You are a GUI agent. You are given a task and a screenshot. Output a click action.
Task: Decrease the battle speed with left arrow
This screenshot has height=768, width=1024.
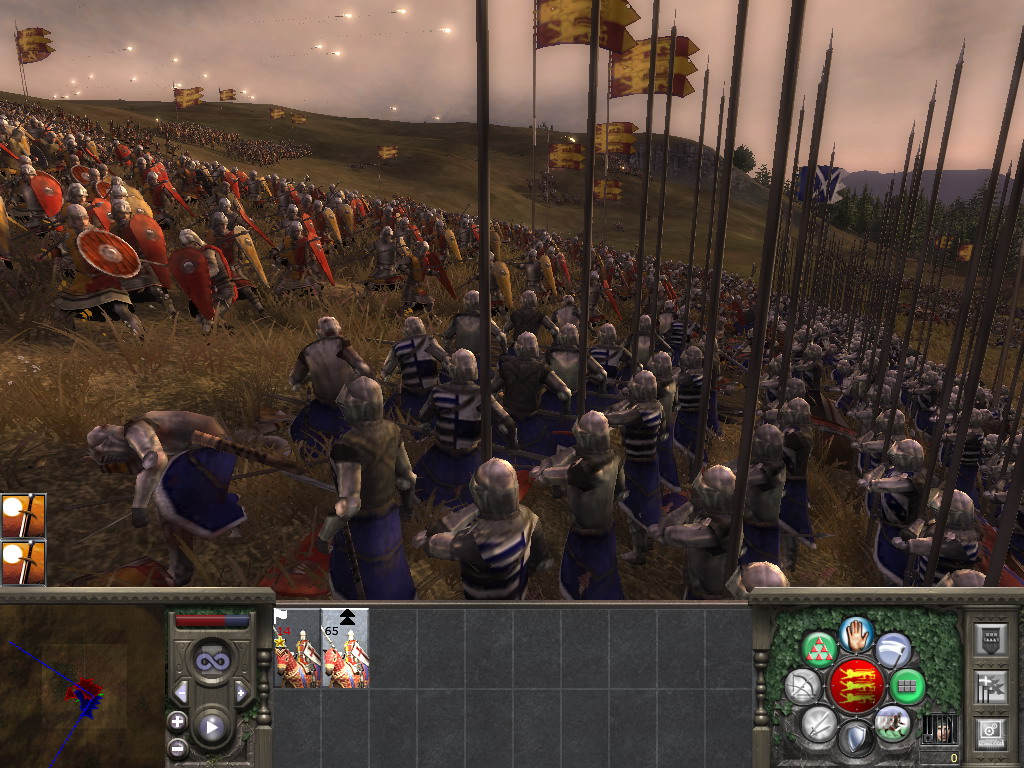(x=182, y=692)
